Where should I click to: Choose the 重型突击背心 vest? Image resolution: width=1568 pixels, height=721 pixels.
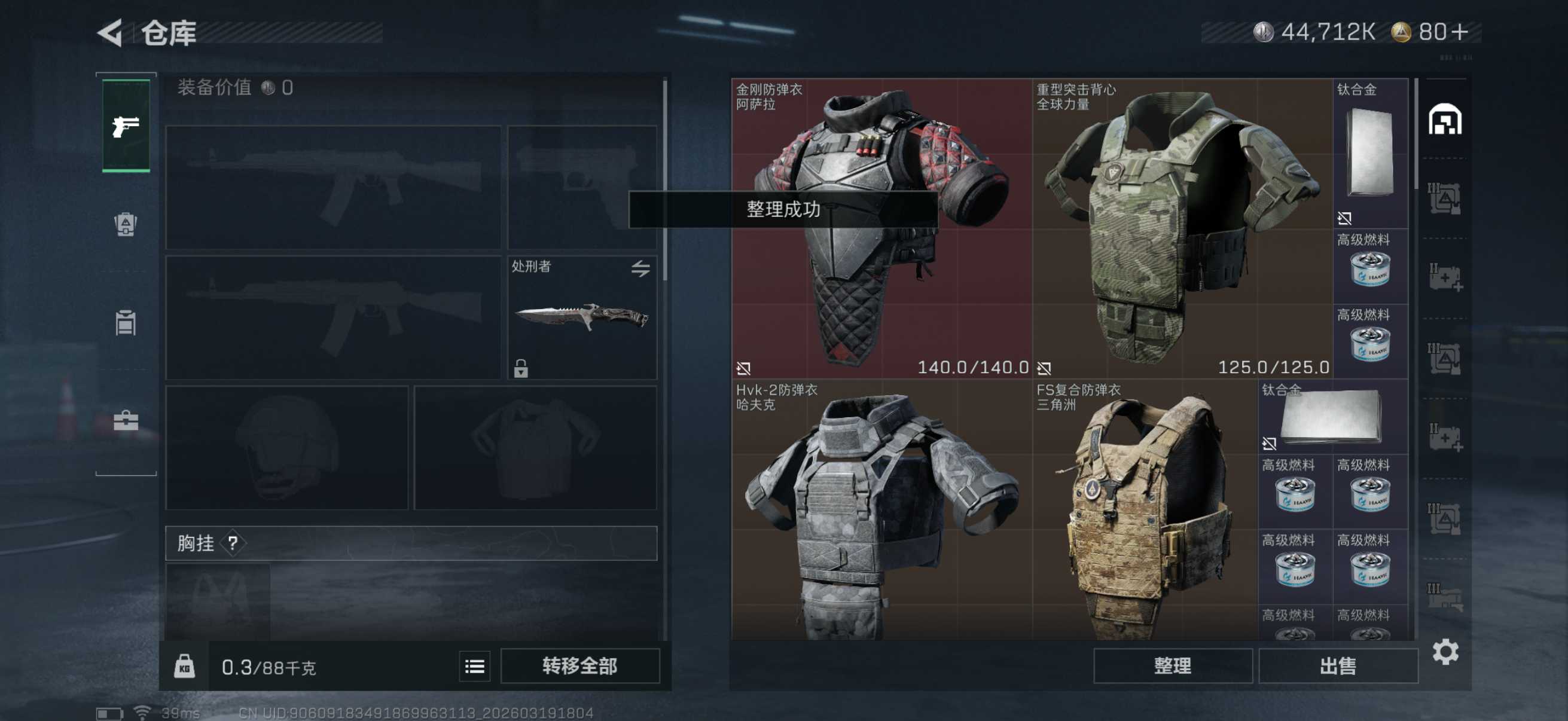1182,228
